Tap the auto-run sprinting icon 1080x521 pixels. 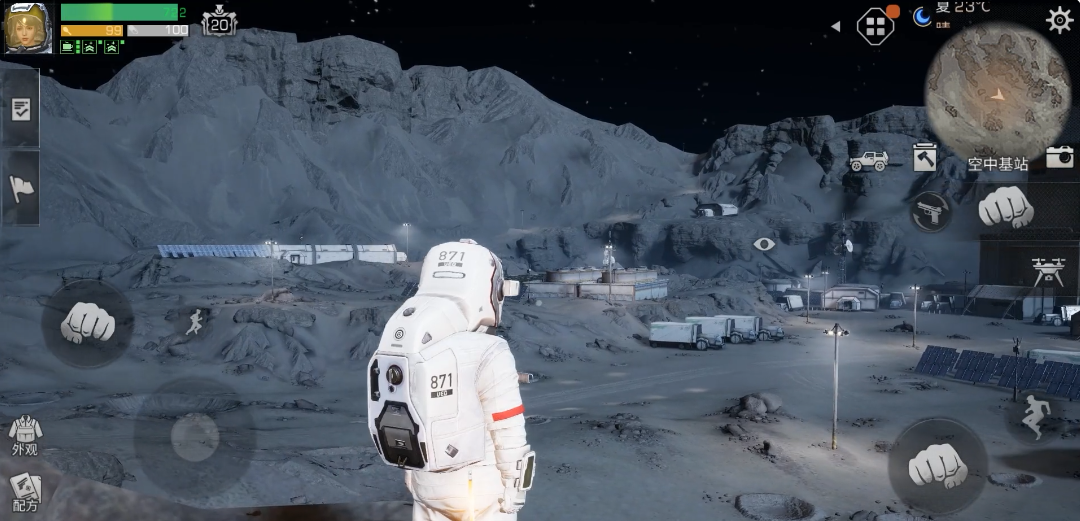point(195,321)
